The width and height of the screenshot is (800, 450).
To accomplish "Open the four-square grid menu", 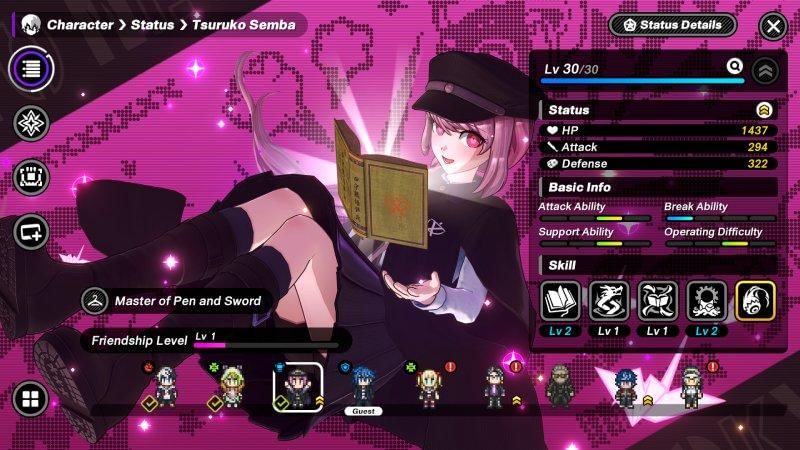I will (31, 400).
